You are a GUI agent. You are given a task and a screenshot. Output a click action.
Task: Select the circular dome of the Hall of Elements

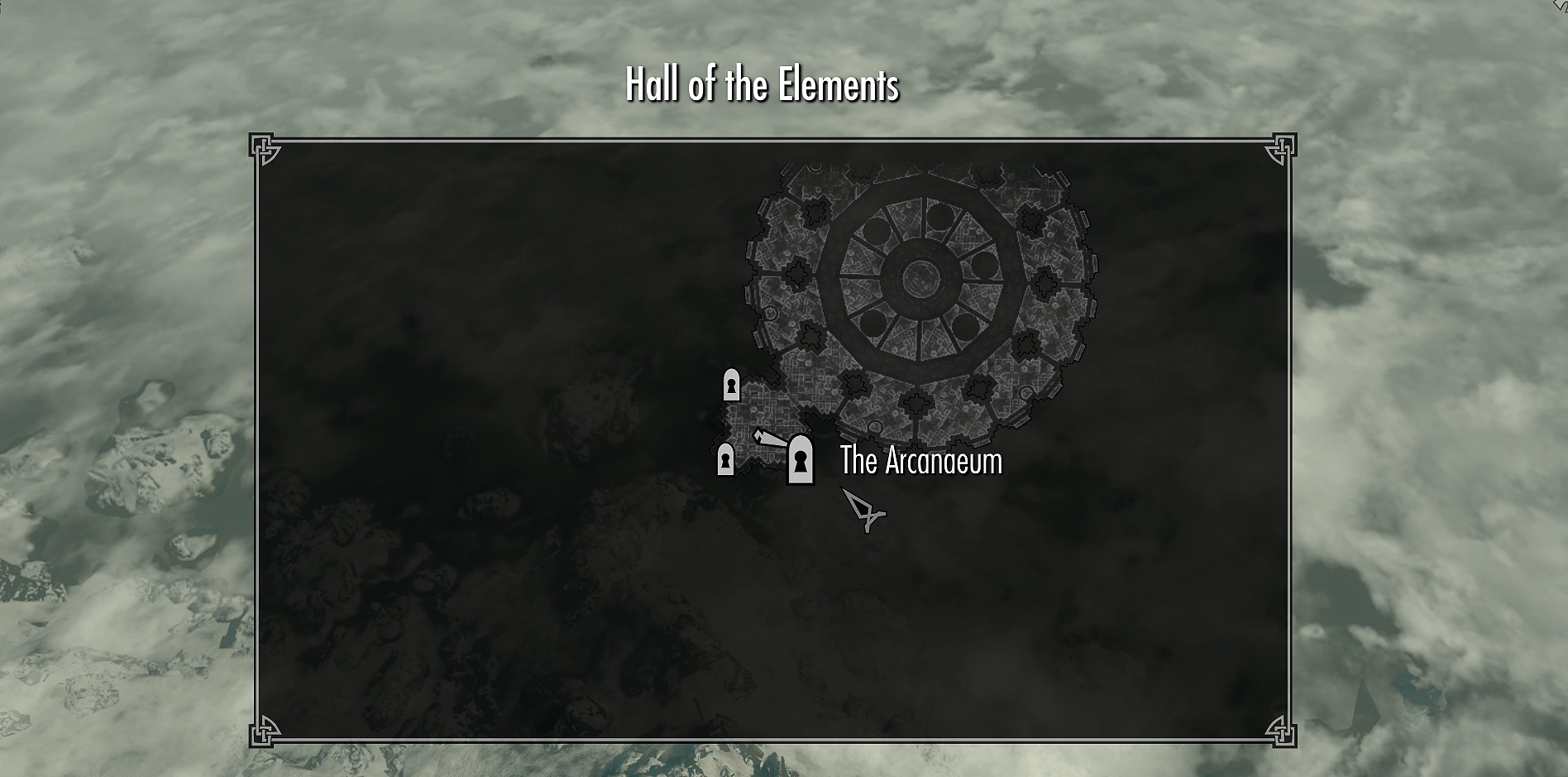coord(920,277)
